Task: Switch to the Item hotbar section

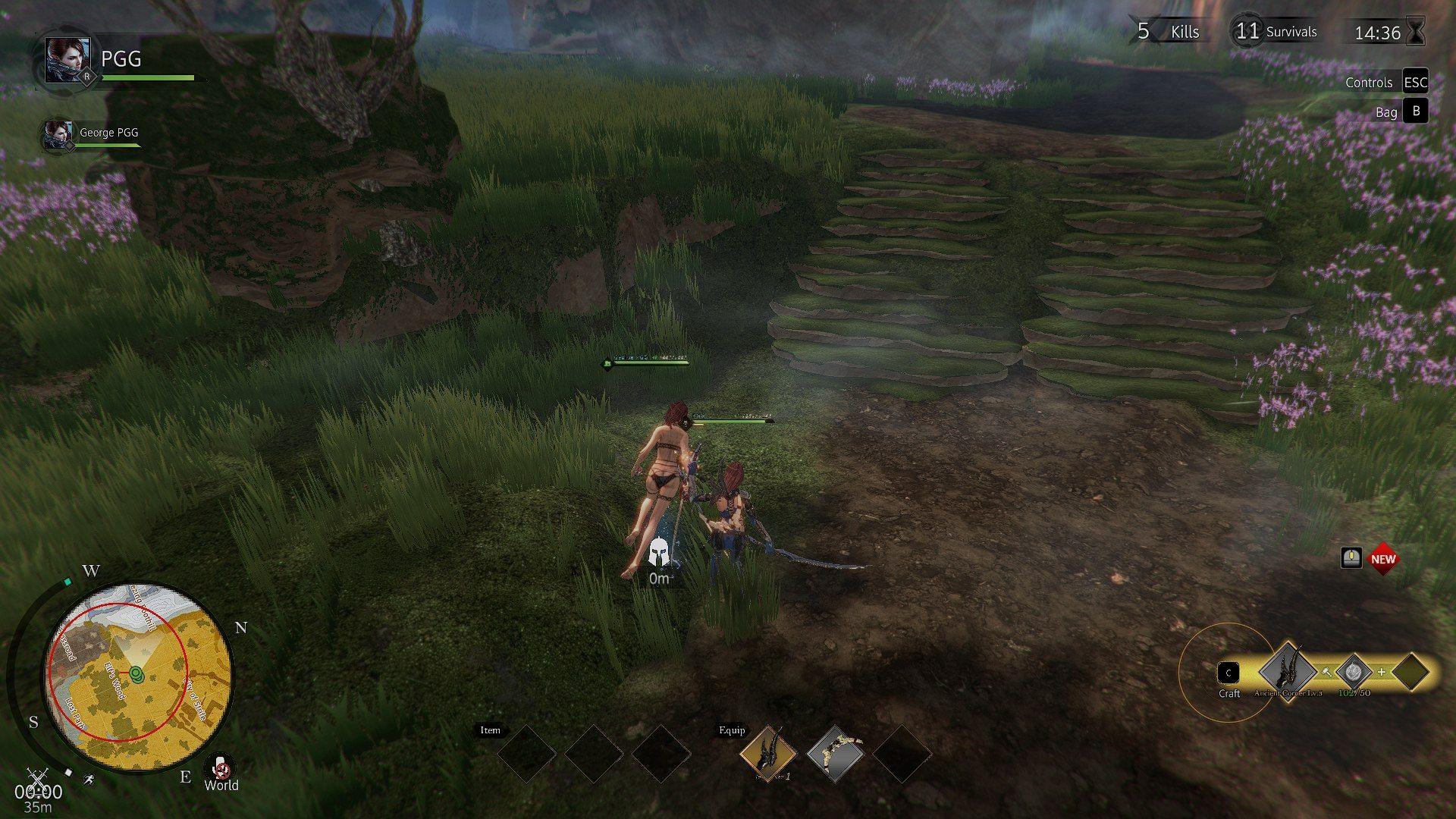Action: tap(490, 730)
